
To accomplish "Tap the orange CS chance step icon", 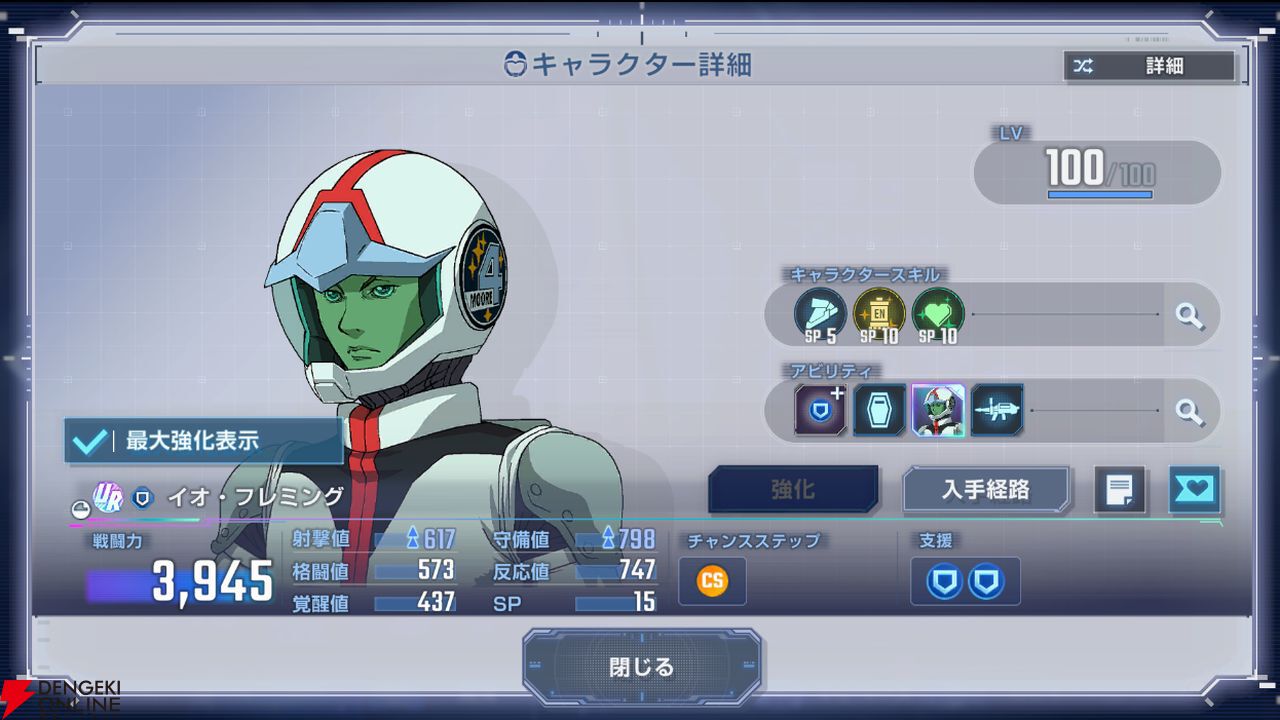I will (x=712, y=581).
